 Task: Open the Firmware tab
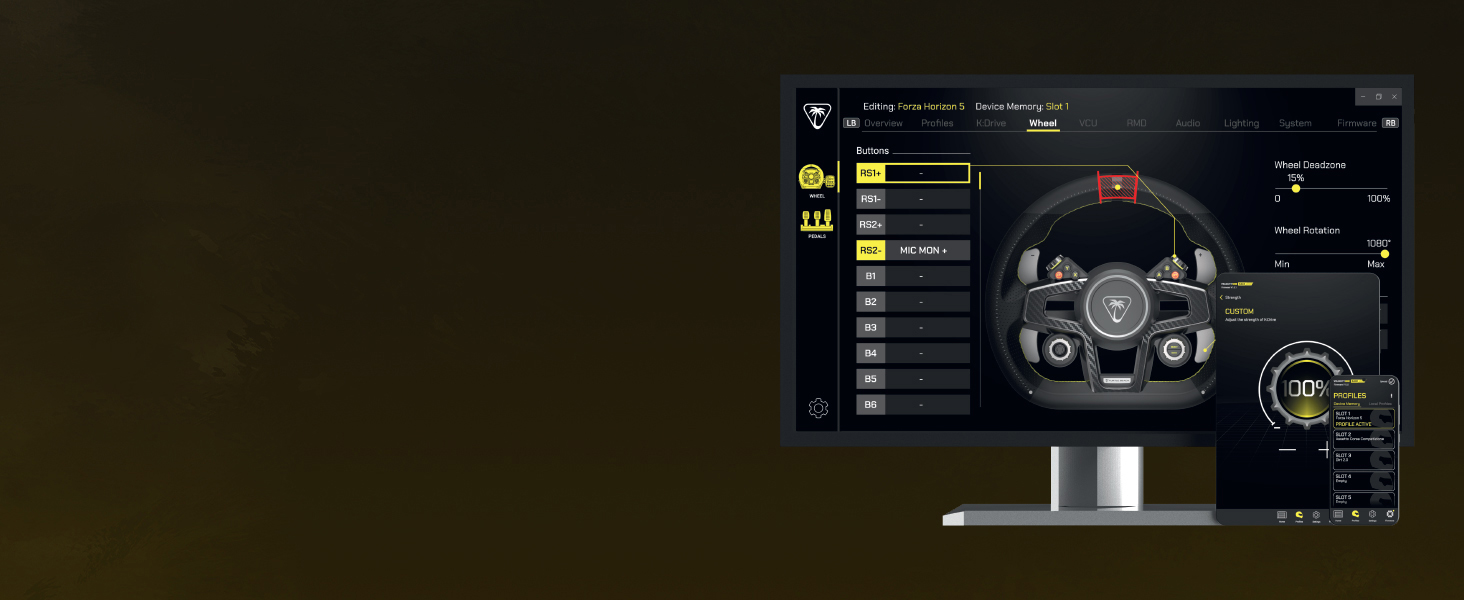pyautogui.click(x=1356, y=124)
